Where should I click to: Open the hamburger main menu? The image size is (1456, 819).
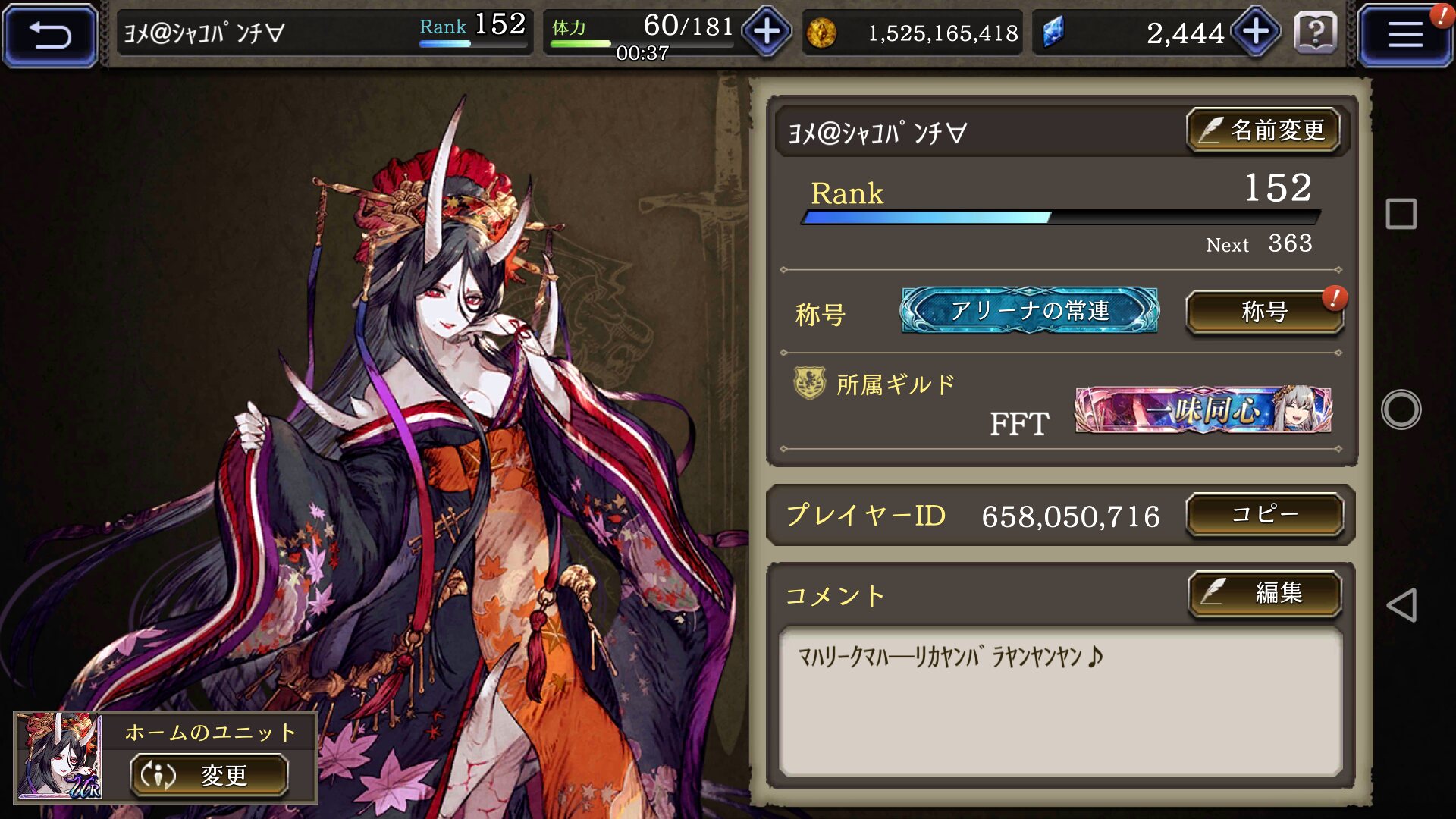coord(1404,35)
